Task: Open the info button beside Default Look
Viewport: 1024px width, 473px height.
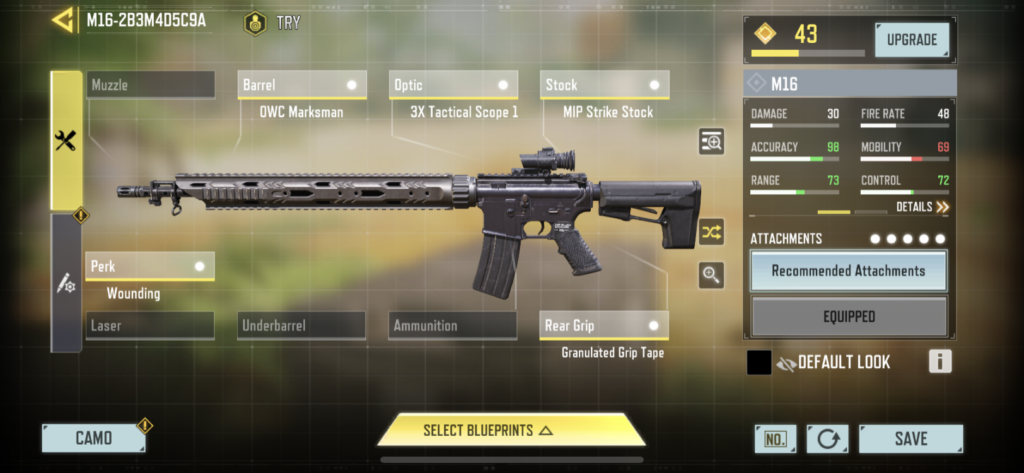Action: (x=939, y=362)
